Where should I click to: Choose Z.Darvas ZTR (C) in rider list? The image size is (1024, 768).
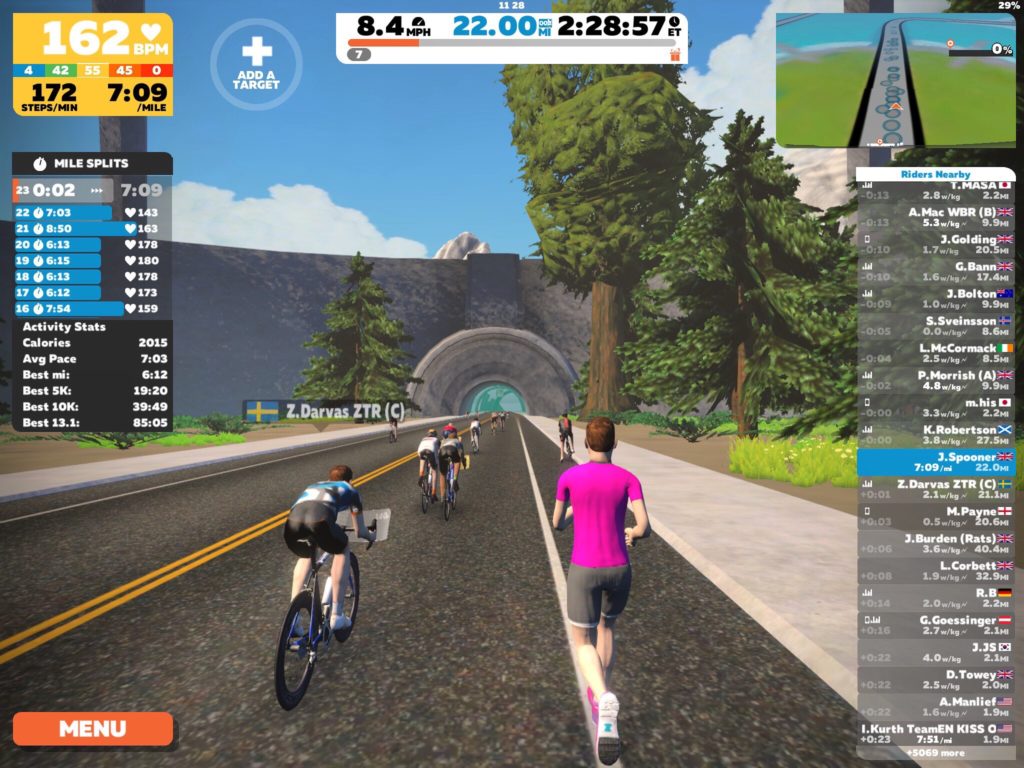936,489
